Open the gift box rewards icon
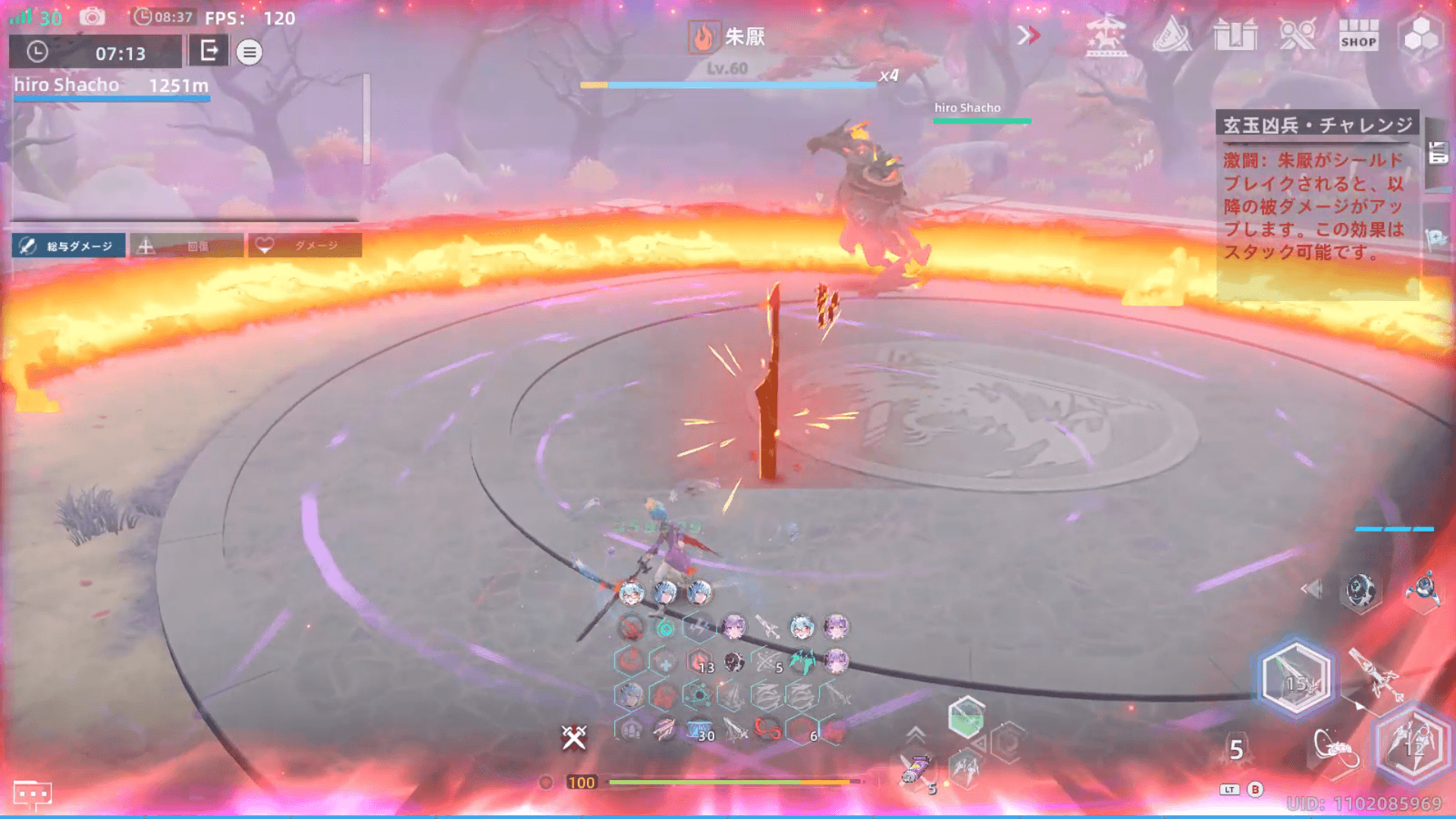 coord(1235,35)
